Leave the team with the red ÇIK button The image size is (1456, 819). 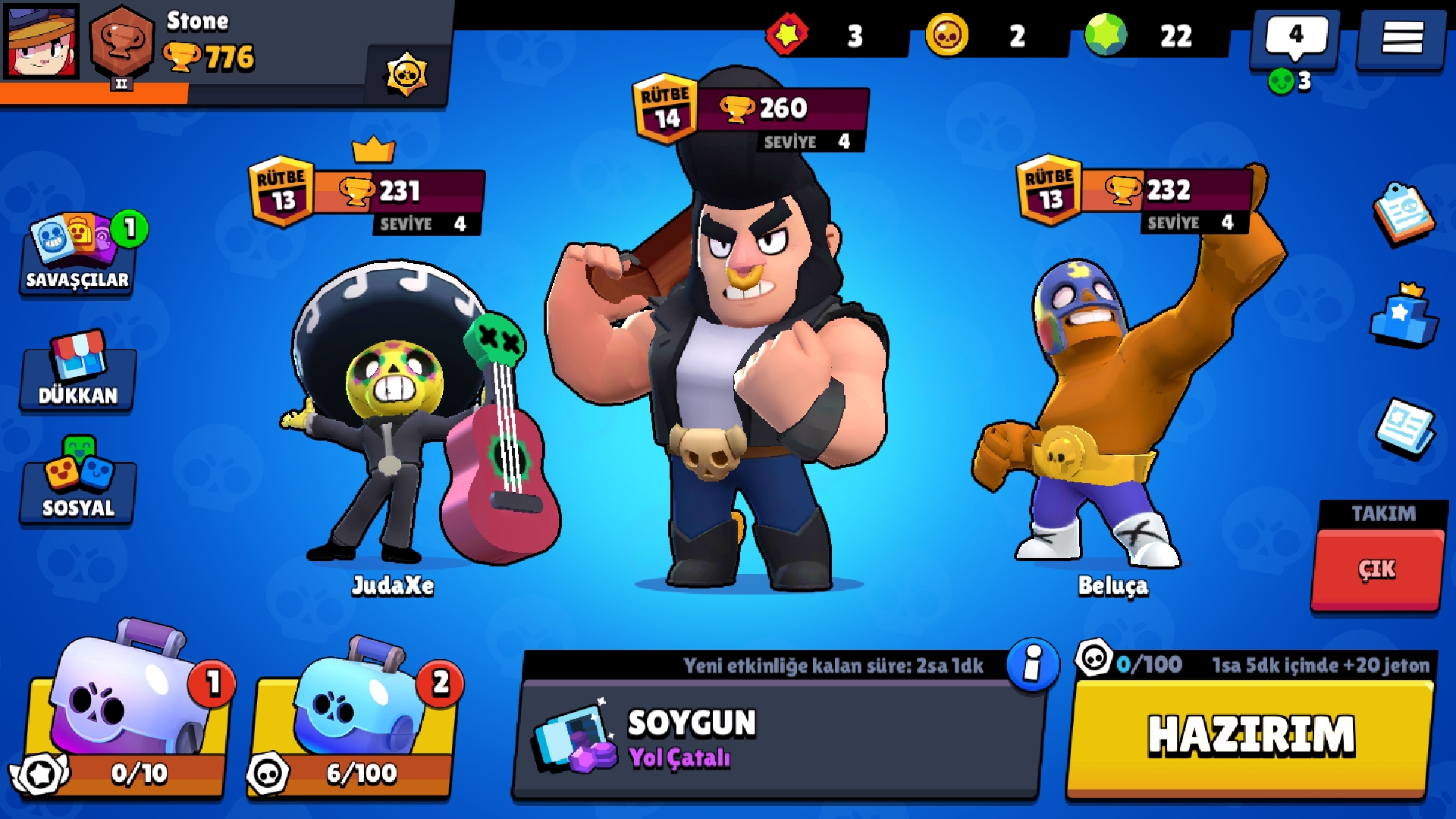pyautogui.click(x=1376, y=569)
